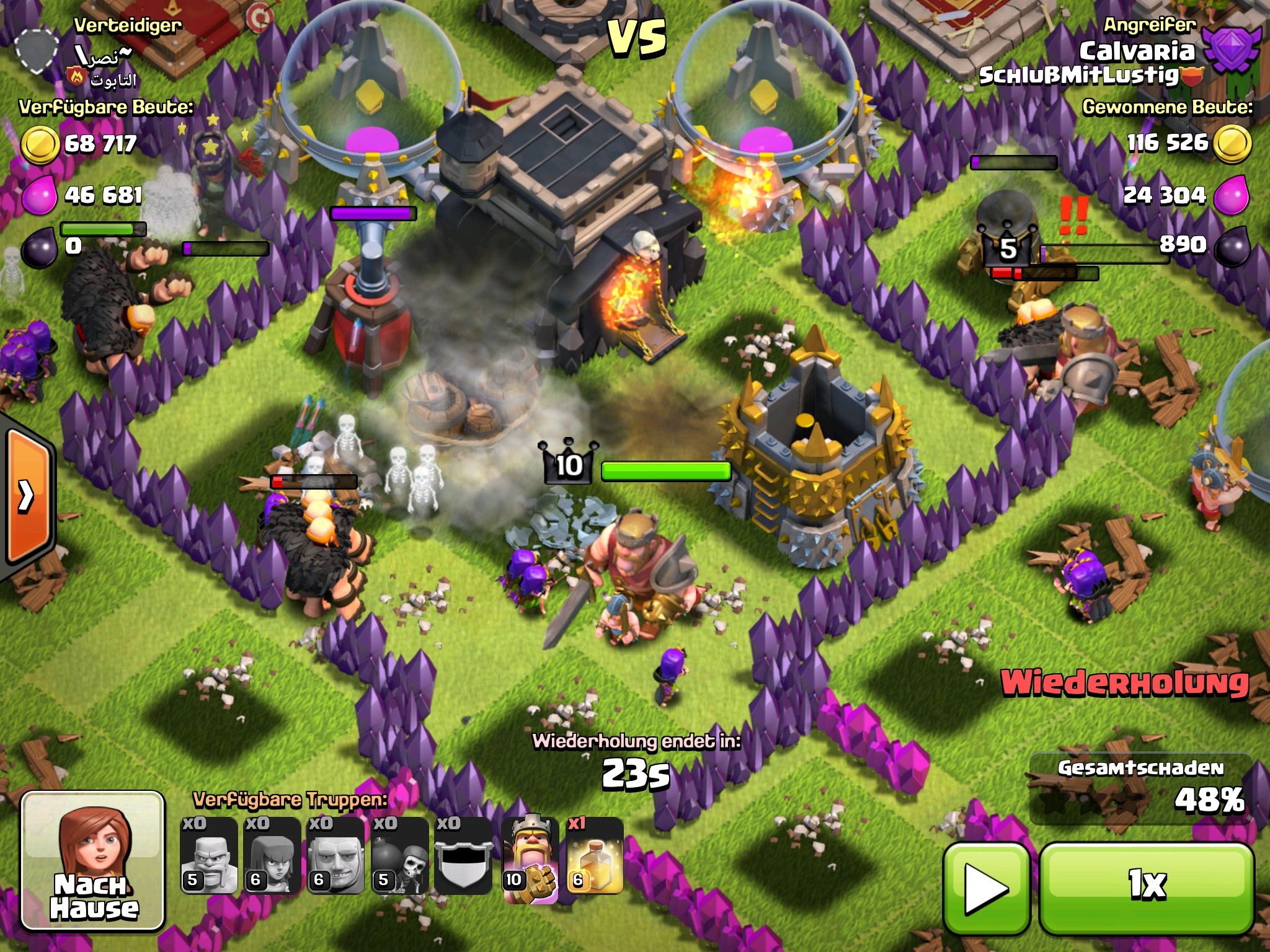This screenshot has width=1270, height=952.
Task: Select the Giant troop slot
Action: (x=335, y=857)
